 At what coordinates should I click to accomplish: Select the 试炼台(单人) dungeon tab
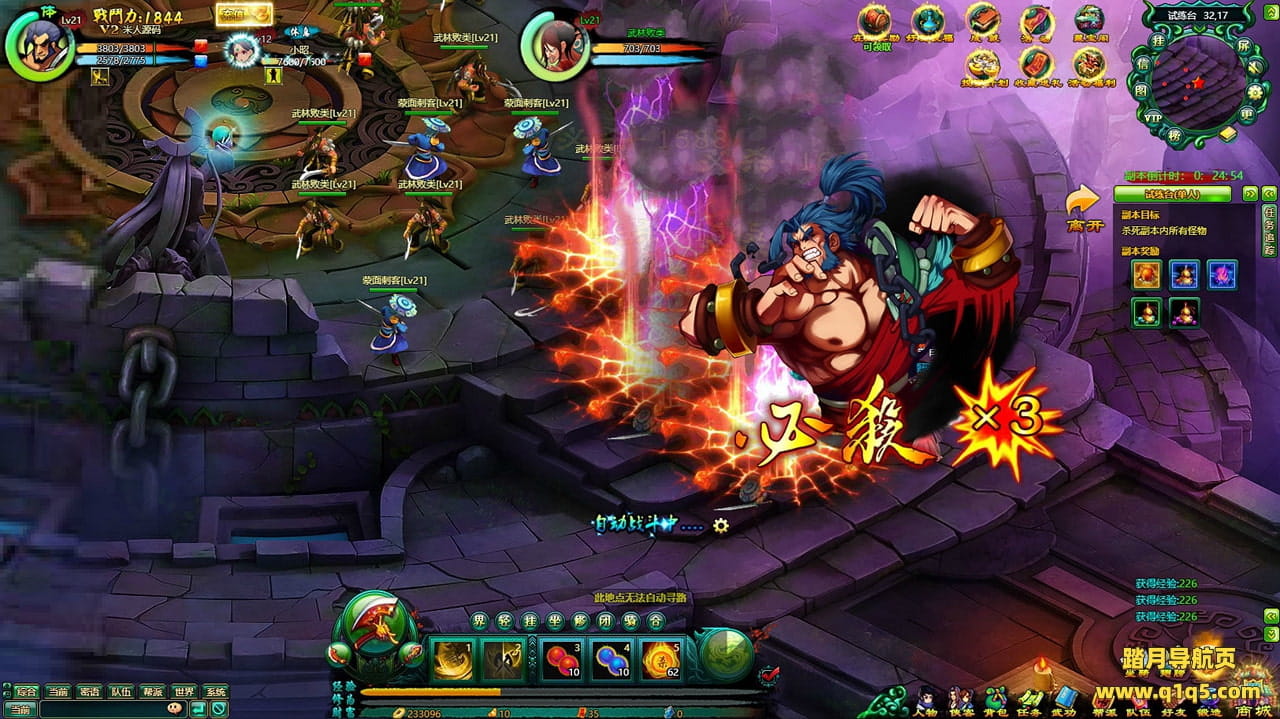coord(1176,194)
